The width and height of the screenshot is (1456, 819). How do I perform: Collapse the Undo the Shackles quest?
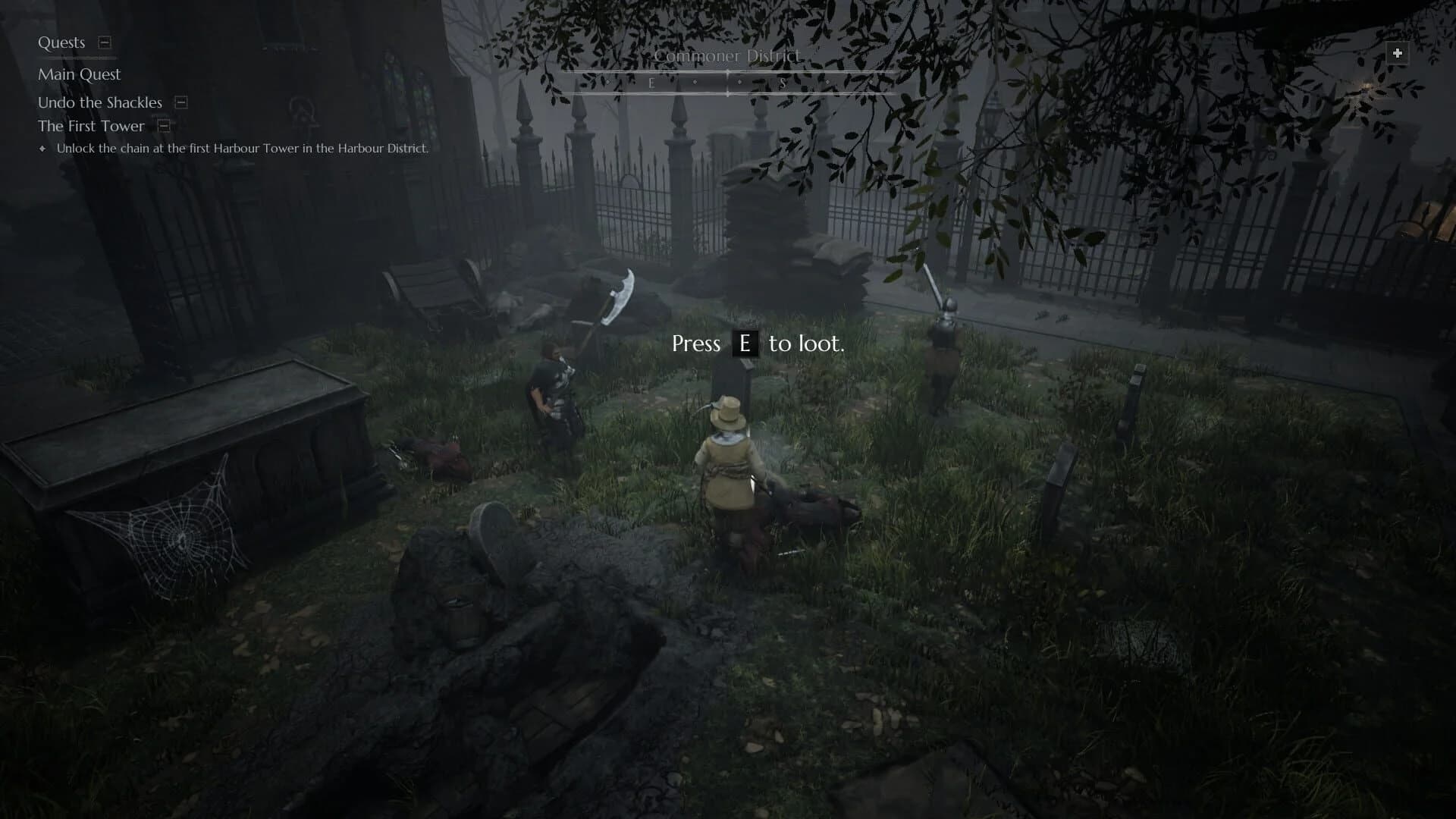[180, 102]
